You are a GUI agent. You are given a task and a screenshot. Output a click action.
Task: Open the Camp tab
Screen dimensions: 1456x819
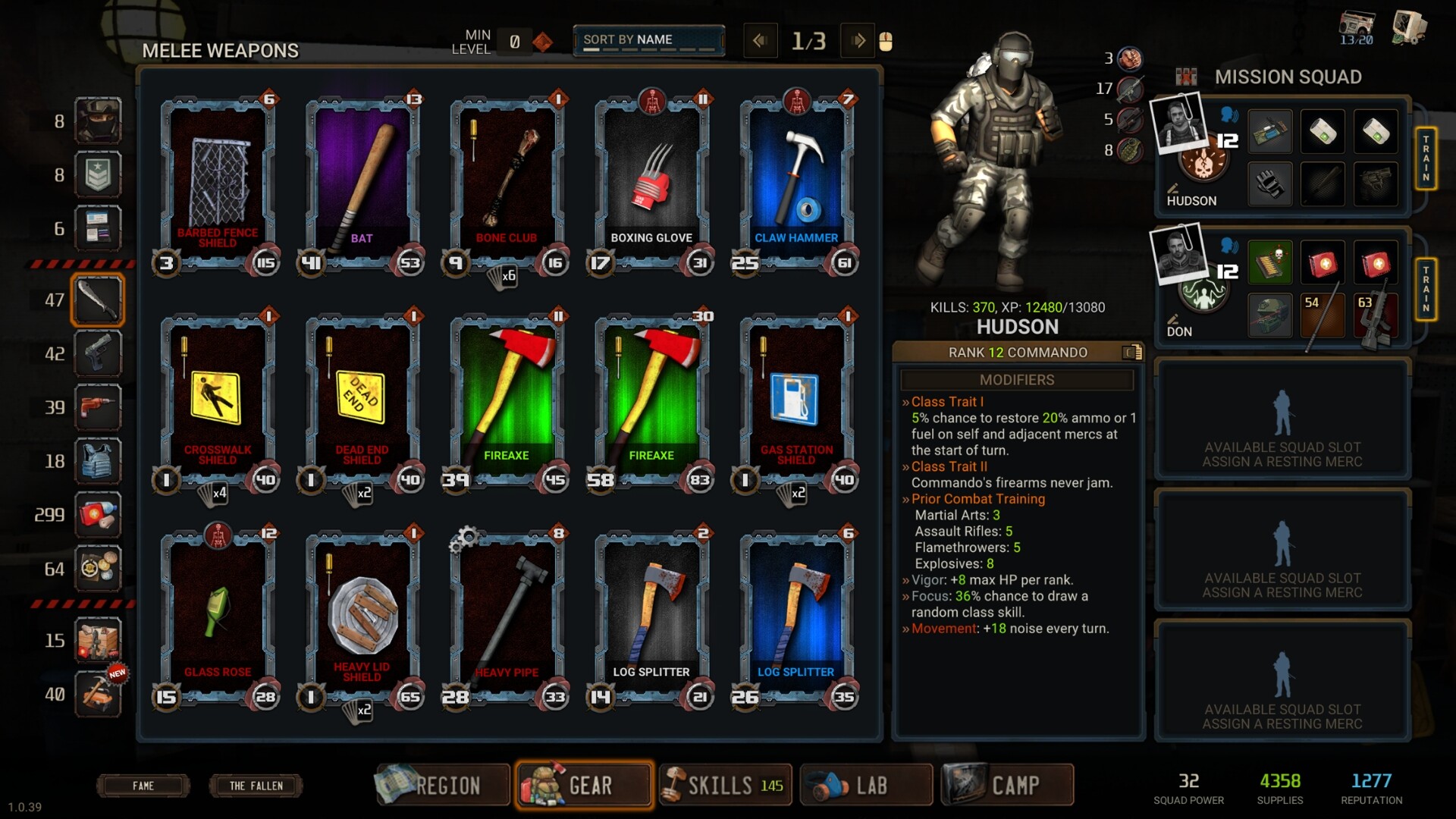1006,785
